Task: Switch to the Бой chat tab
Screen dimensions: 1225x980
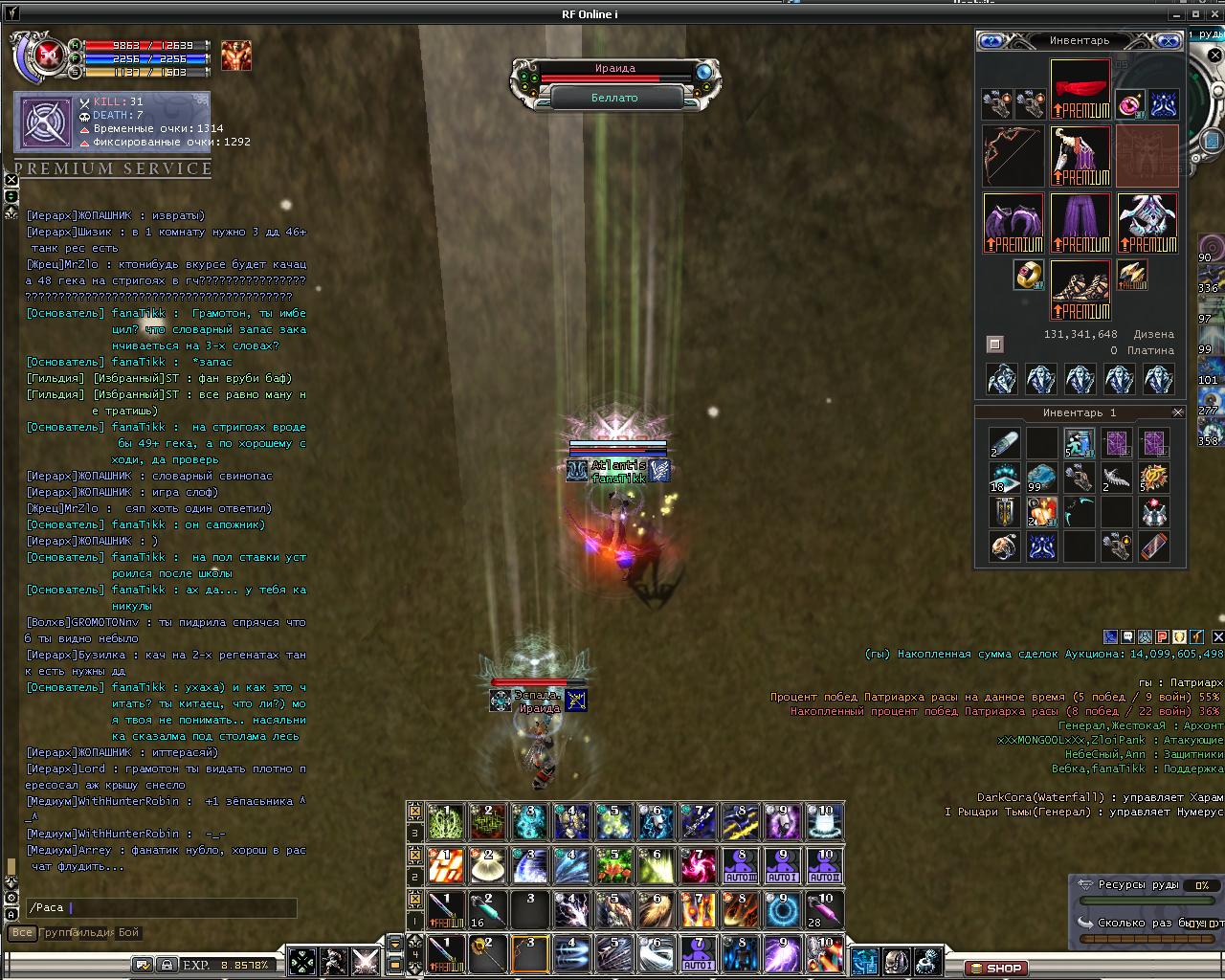Action: point(129,932)
